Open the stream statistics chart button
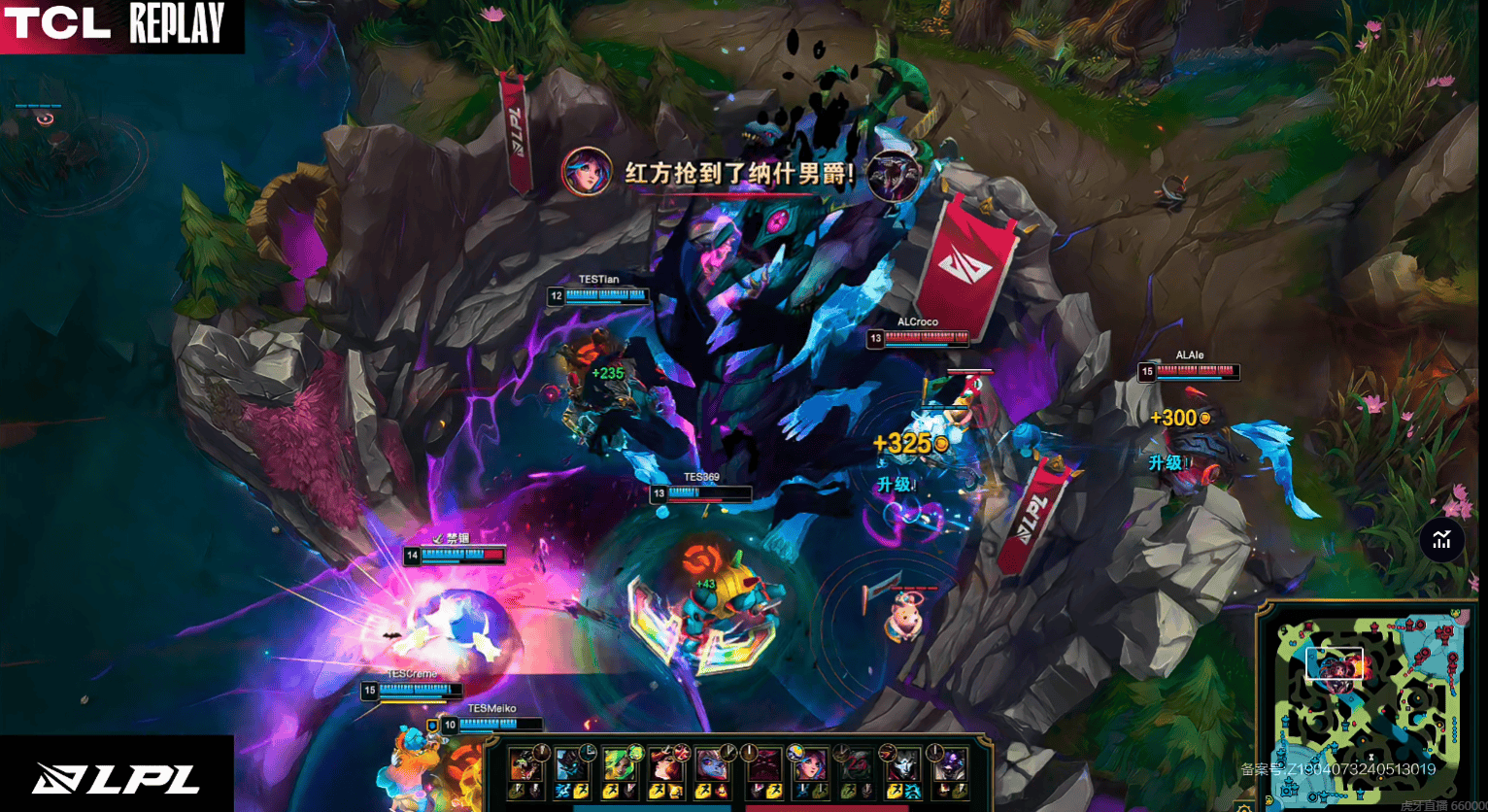The height and width of the screenshot is (812, 1488). click(x=1441, y=540)
